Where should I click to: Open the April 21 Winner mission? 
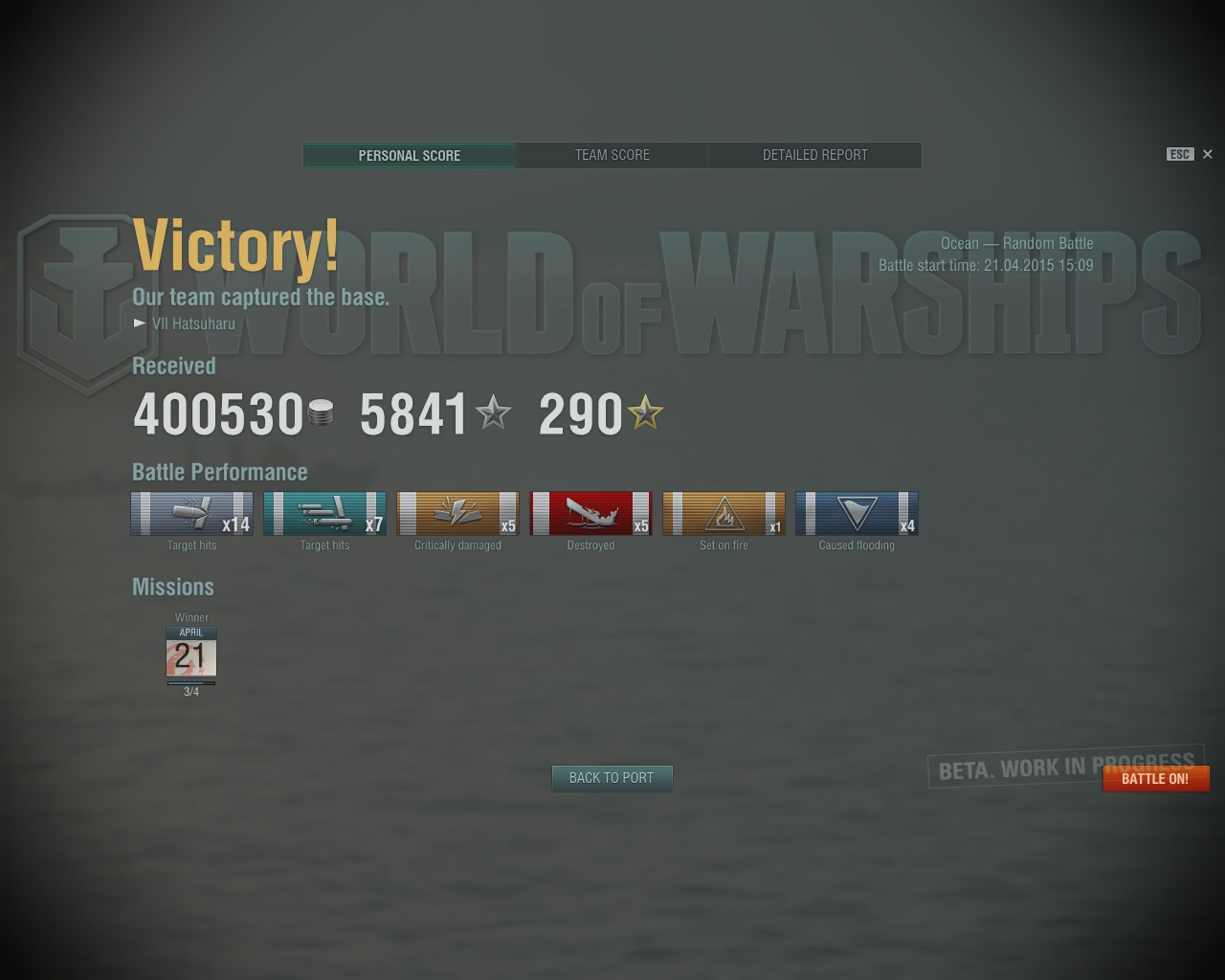(191, 655)
